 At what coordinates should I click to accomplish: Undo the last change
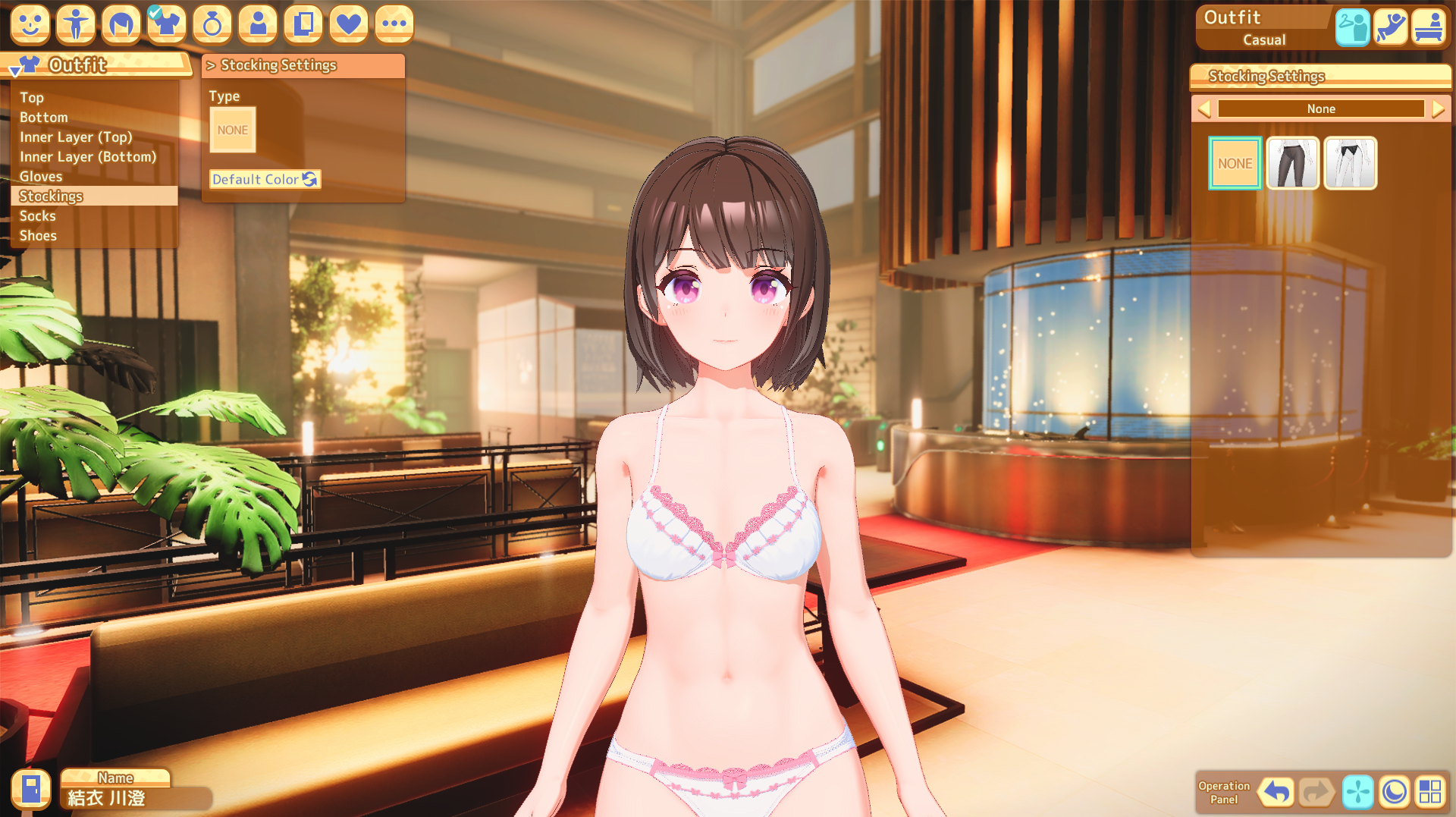tap(1276, 793)
